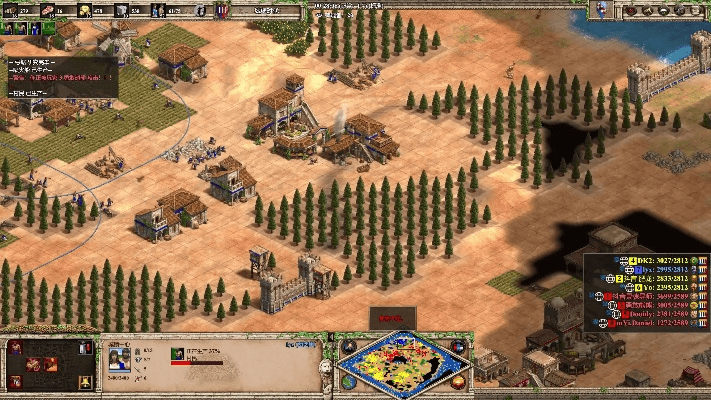Click the round button at minimap's top-left
The height and width of the screenshot is (400, 711).
pyautogui.click(x=347, y=346)
